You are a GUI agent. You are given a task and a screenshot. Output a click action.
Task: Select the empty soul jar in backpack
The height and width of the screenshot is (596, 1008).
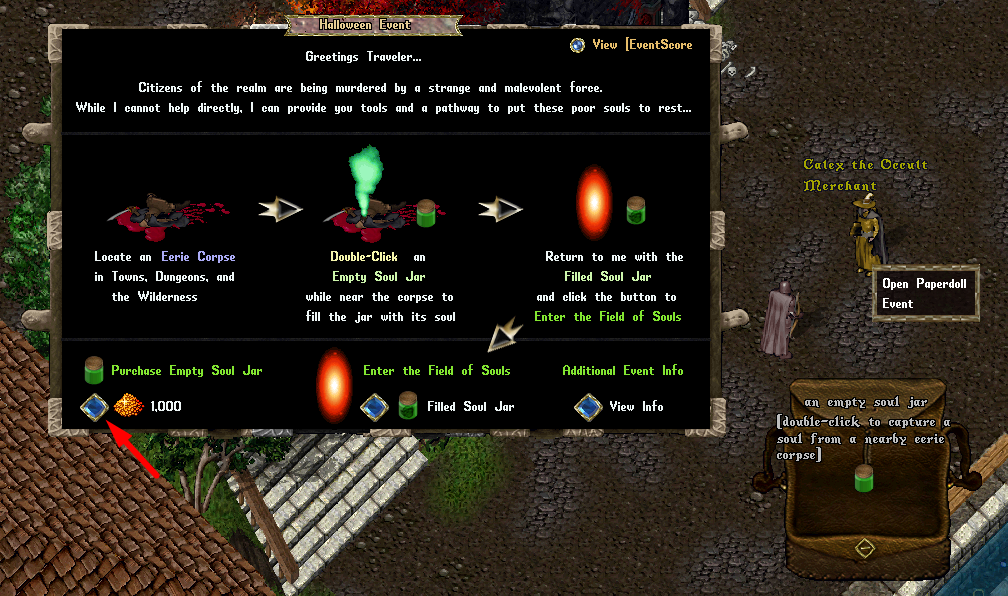[865, 479]
